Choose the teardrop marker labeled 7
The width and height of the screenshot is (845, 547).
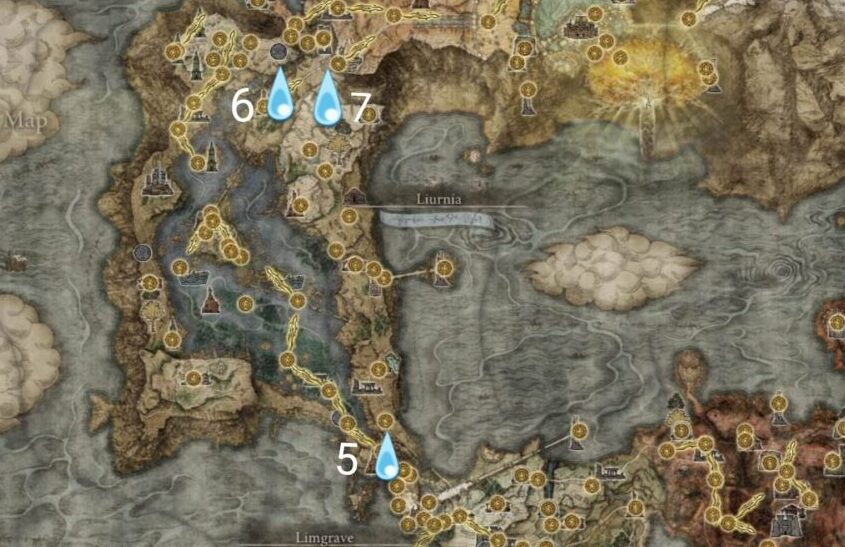point(327,100)
